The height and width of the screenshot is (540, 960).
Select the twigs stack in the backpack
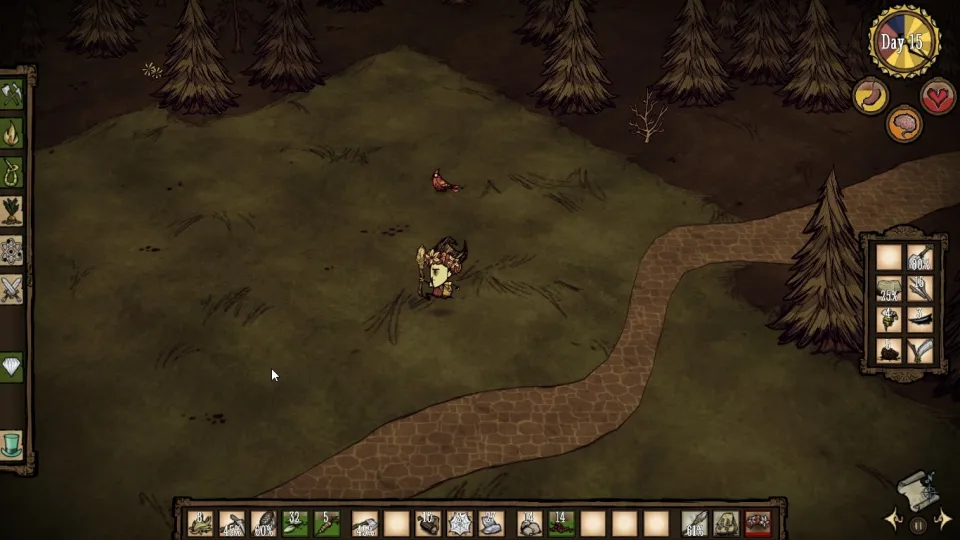point(920,289)
